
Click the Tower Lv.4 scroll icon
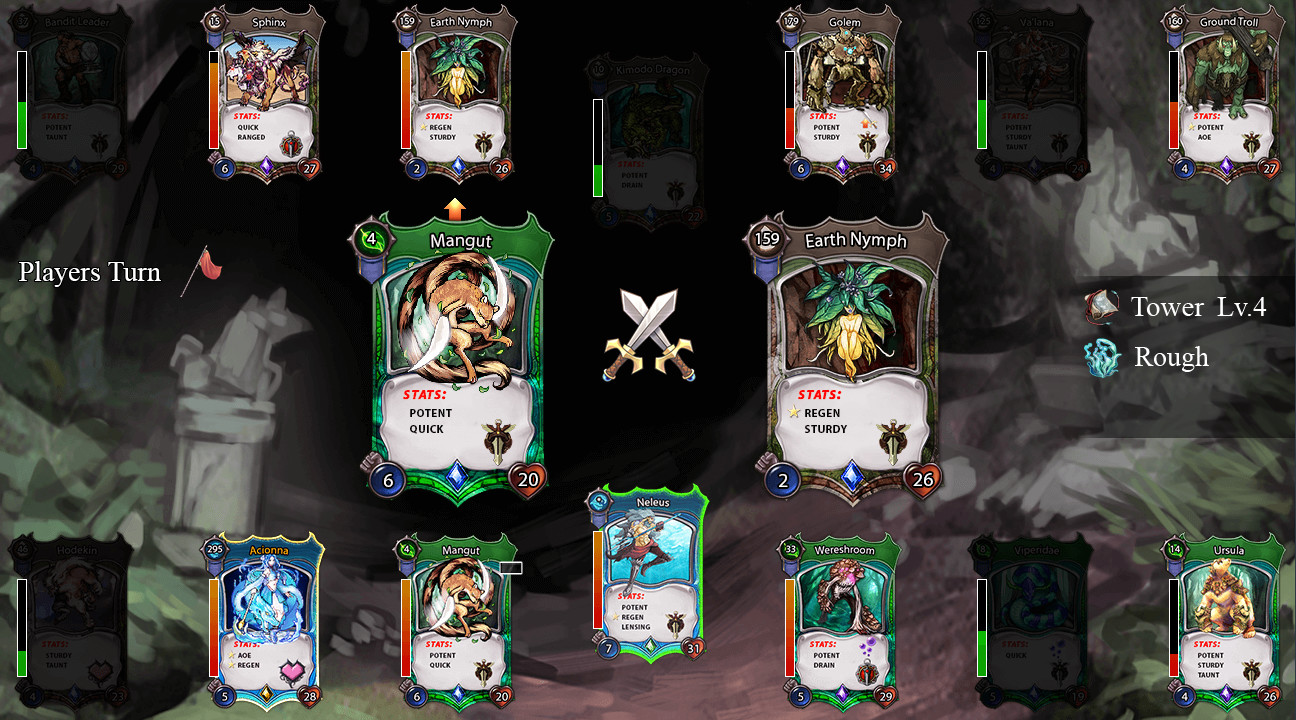(1100, 307)
